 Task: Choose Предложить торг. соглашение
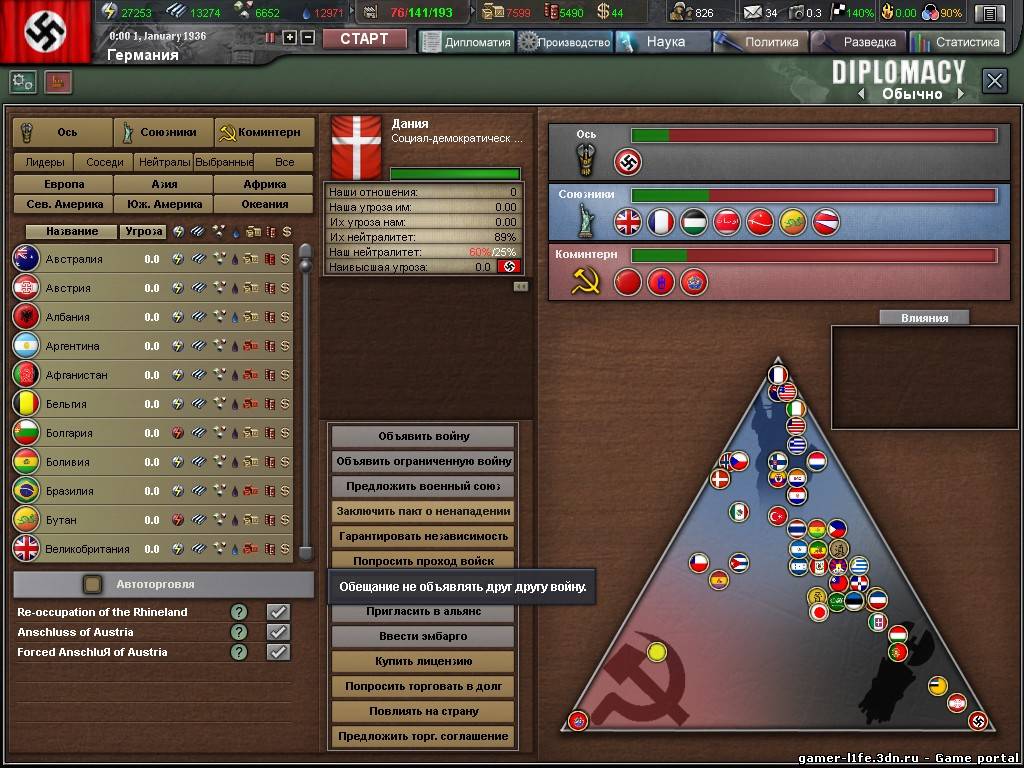pos(424,736)
